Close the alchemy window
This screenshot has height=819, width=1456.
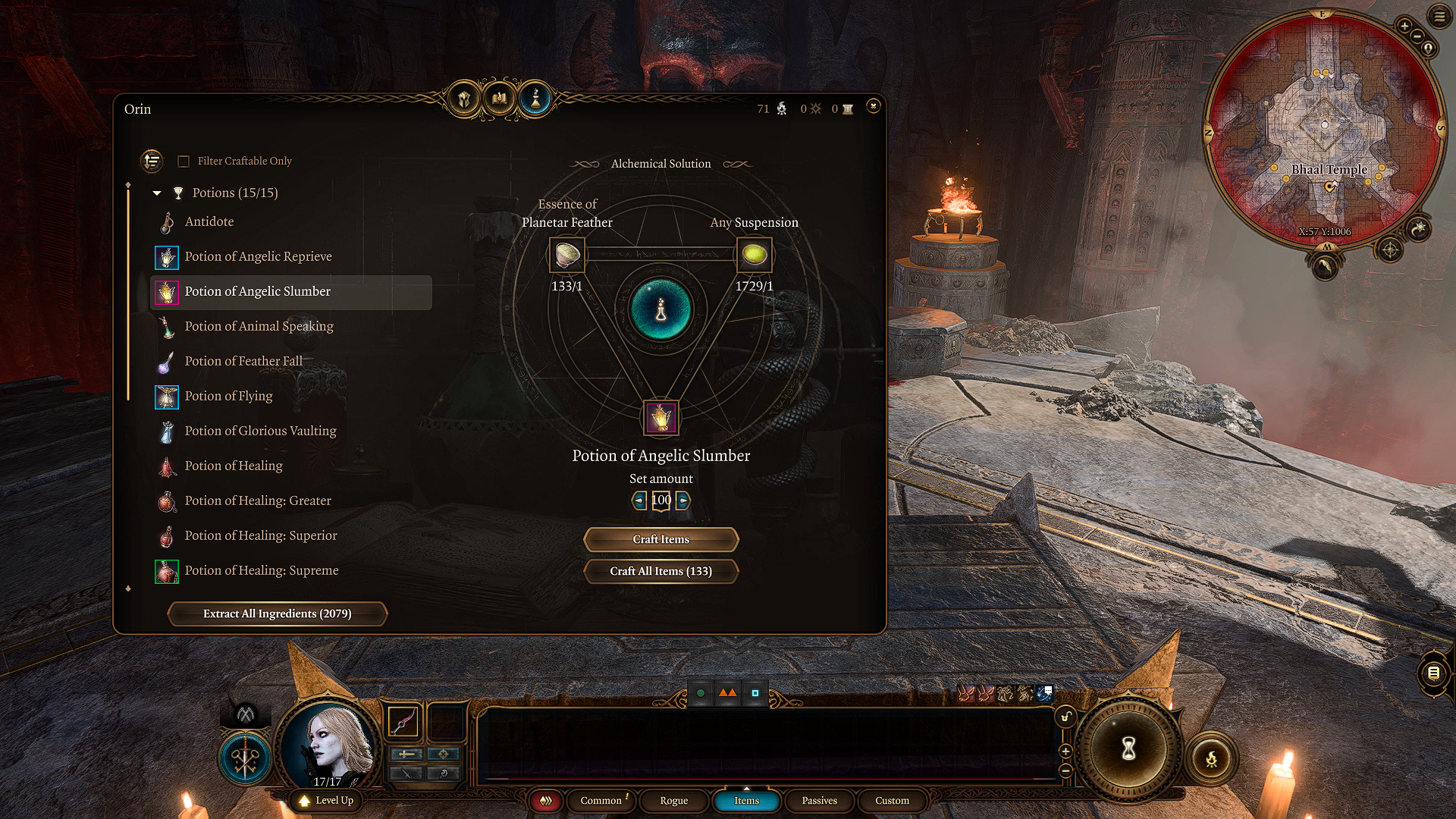[873, 106]
